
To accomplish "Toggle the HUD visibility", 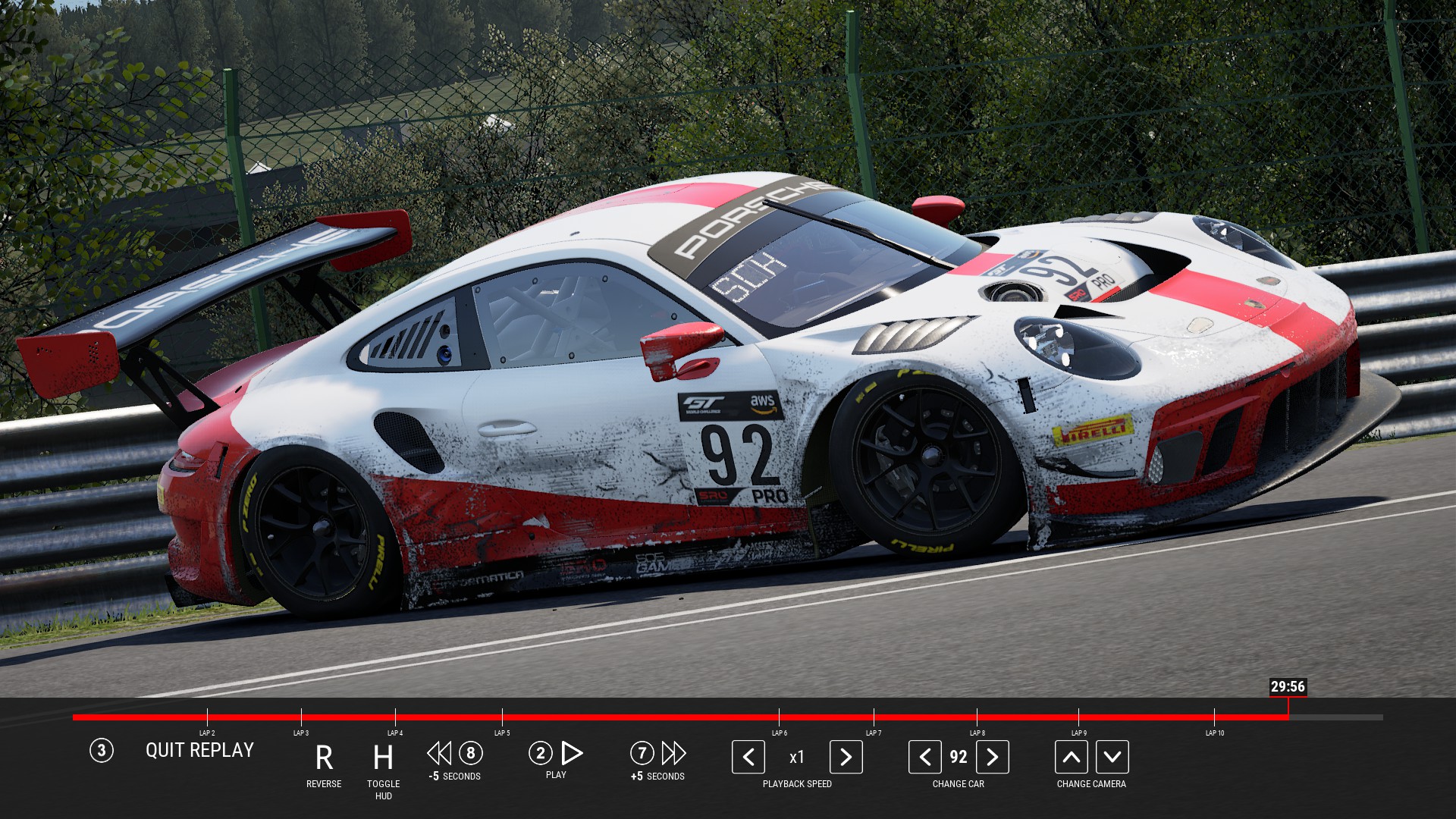I will coord(383,758).
